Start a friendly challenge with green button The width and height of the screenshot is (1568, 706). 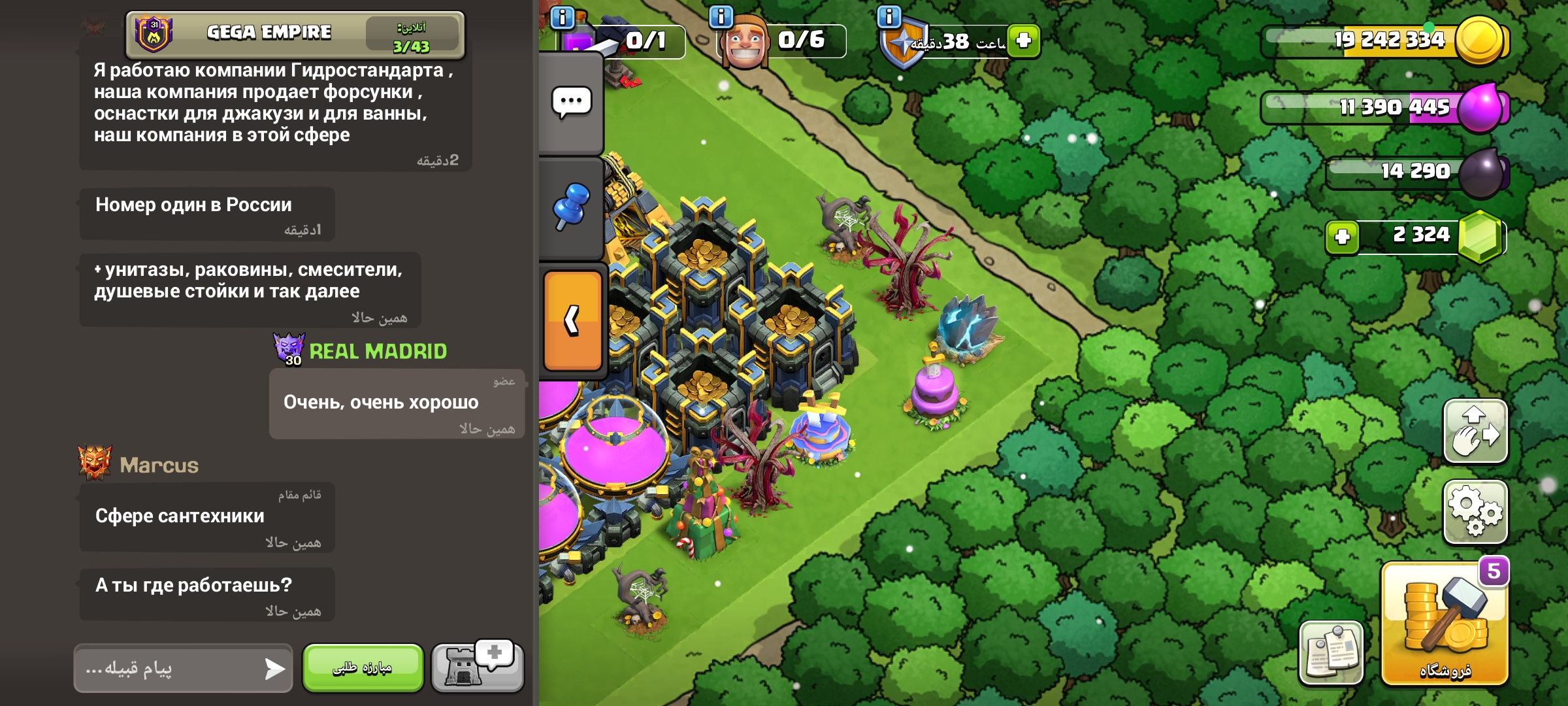[363, 667]
